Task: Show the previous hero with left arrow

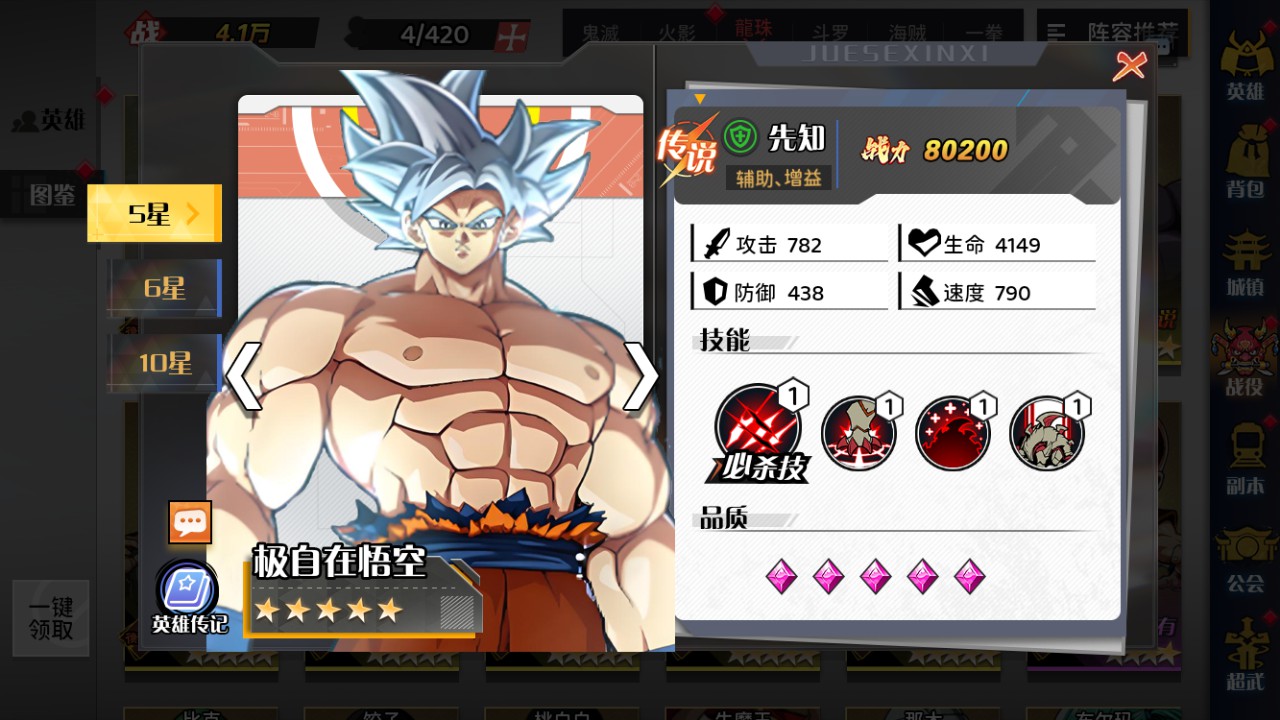Action: click(x=243, y=376)
